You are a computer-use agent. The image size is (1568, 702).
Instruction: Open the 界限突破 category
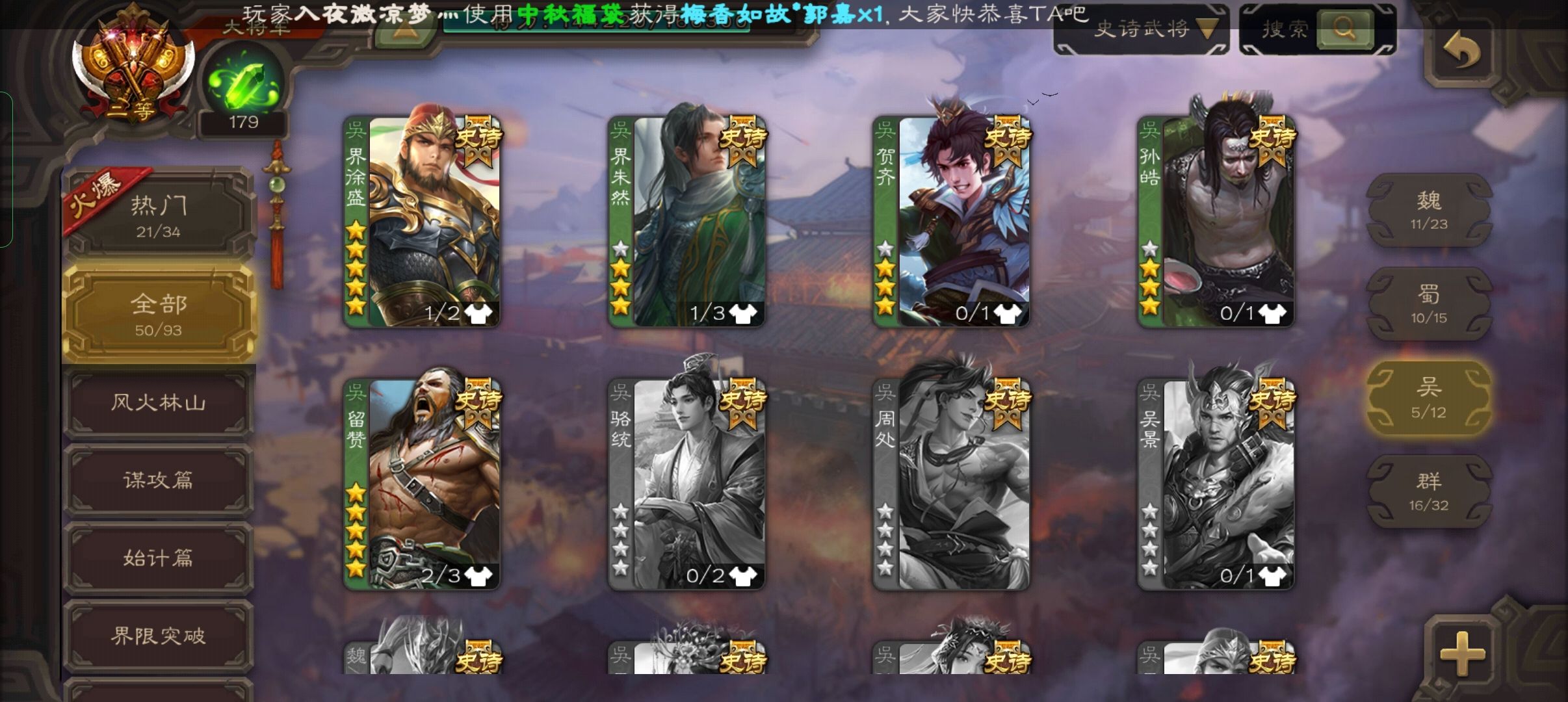159,635
